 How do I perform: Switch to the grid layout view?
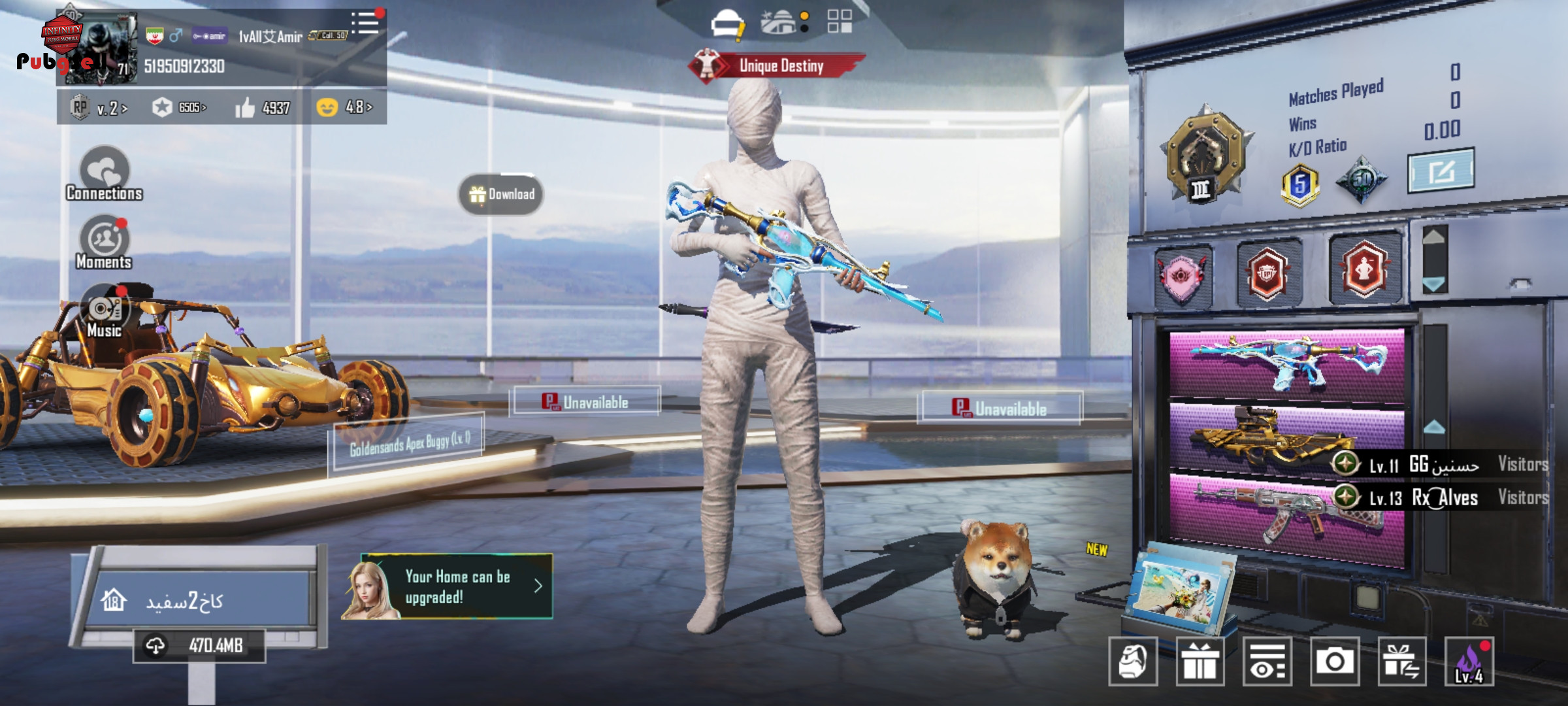[x=840, y=21]
